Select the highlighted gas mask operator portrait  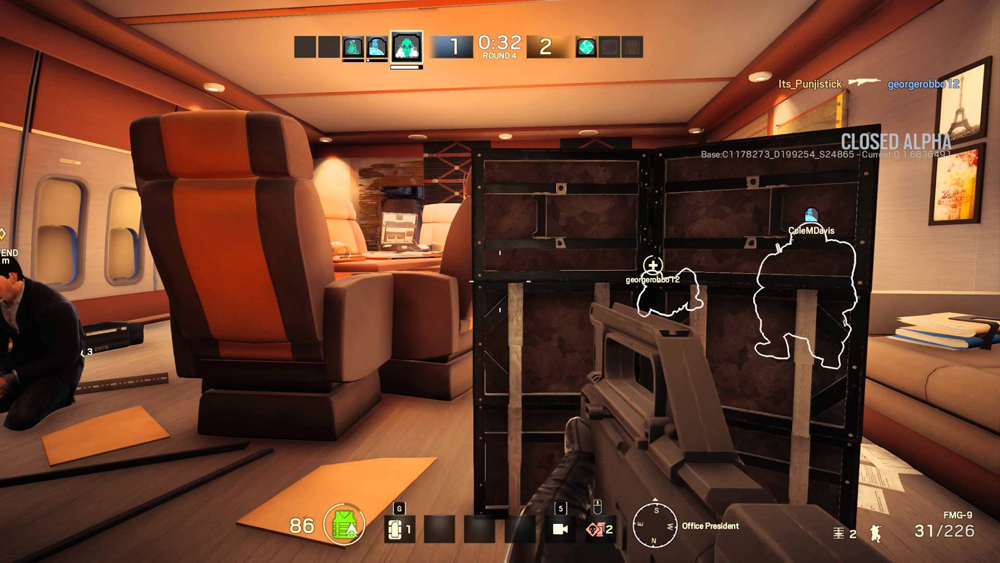[x=405, y=46]
